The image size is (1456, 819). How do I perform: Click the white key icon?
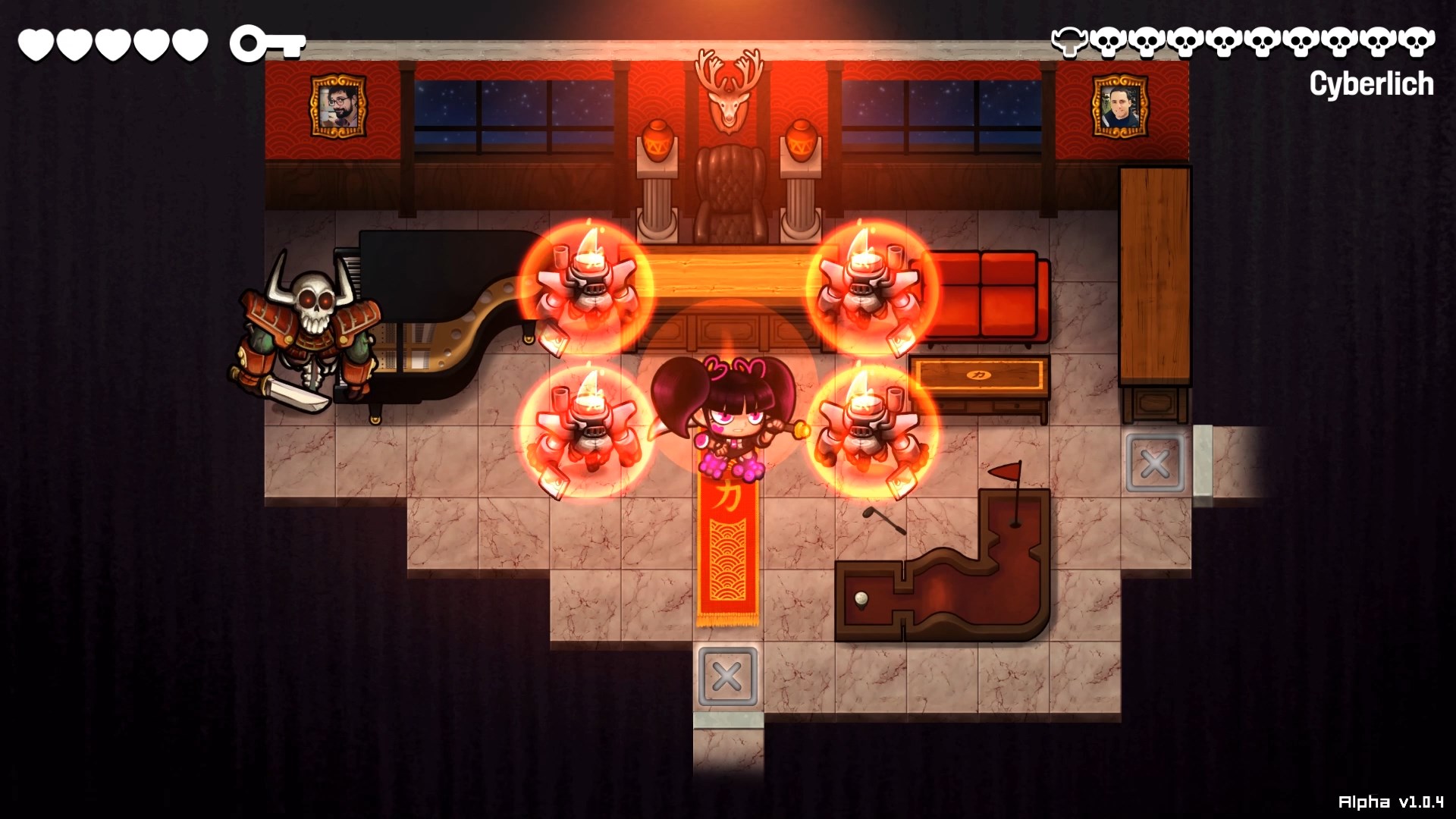pos(267,44)
